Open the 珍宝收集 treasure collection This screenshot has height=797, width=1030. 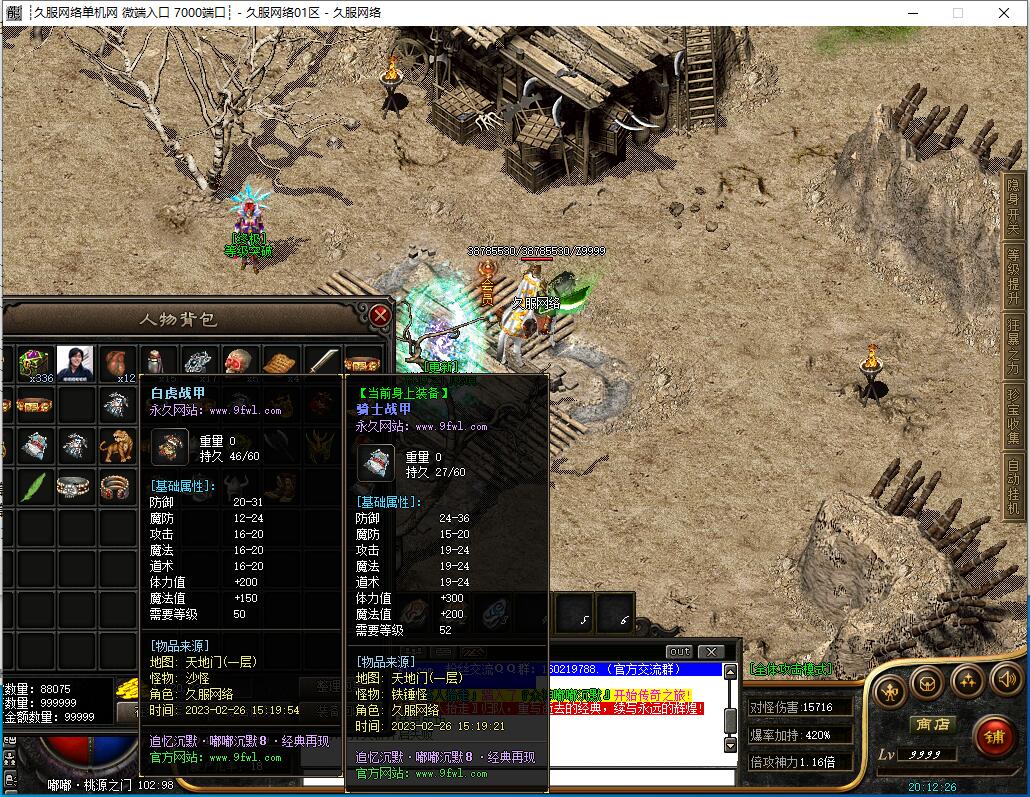[x=1015, y=416]
